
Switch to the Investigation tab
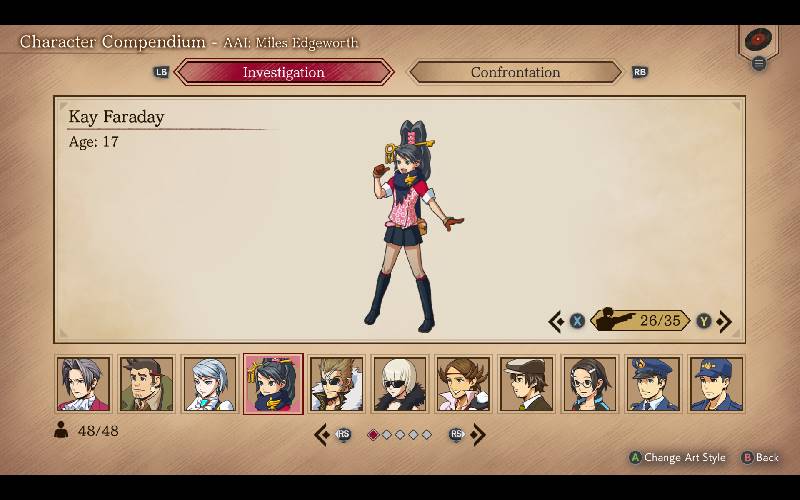(284, 72)
